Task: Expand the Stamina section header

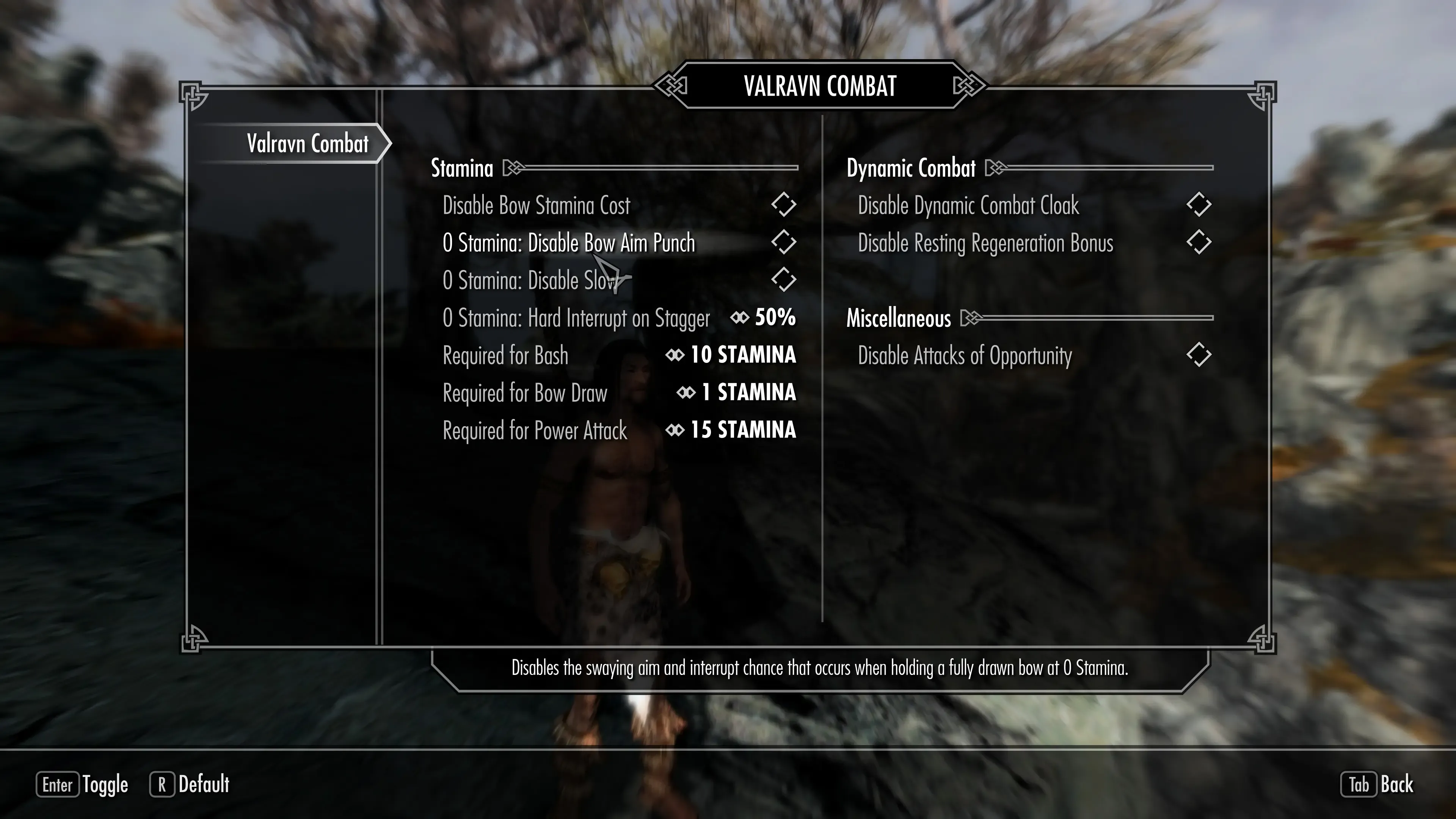Action: tap(462, 168)
